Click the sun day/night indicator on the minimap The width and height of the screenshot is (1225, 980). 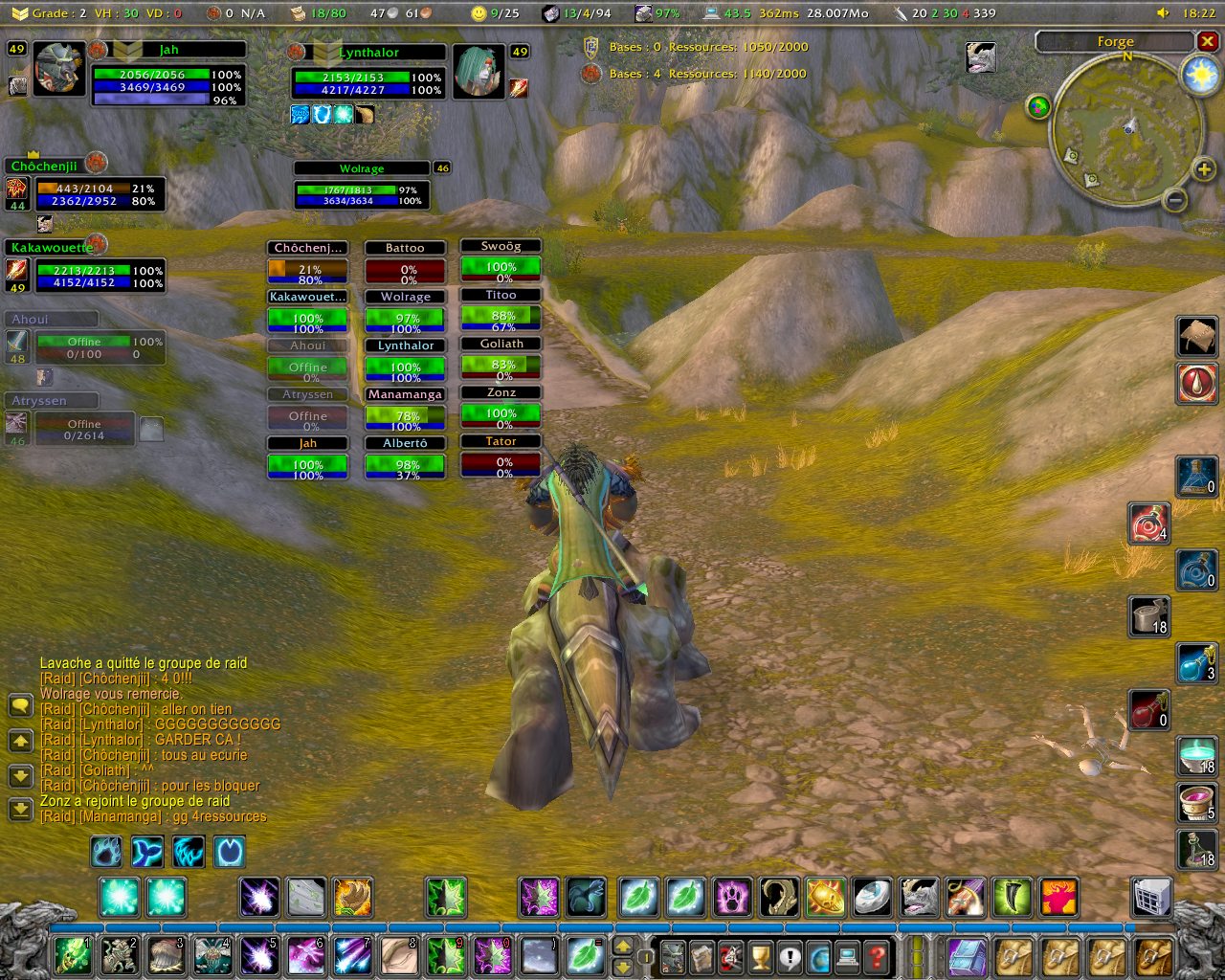(1200, 76)
